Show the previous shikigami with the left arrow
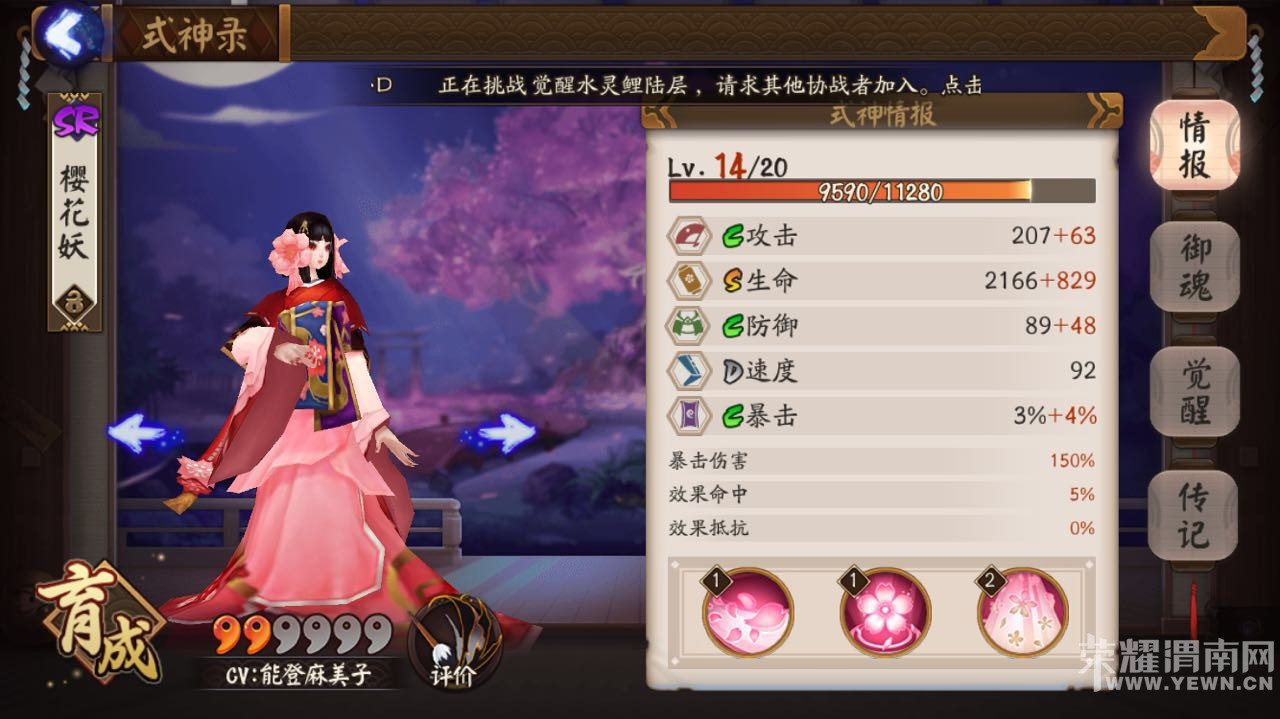This screenshot has height=719, width=1280. pyautogui.click(x=138, y=433)
